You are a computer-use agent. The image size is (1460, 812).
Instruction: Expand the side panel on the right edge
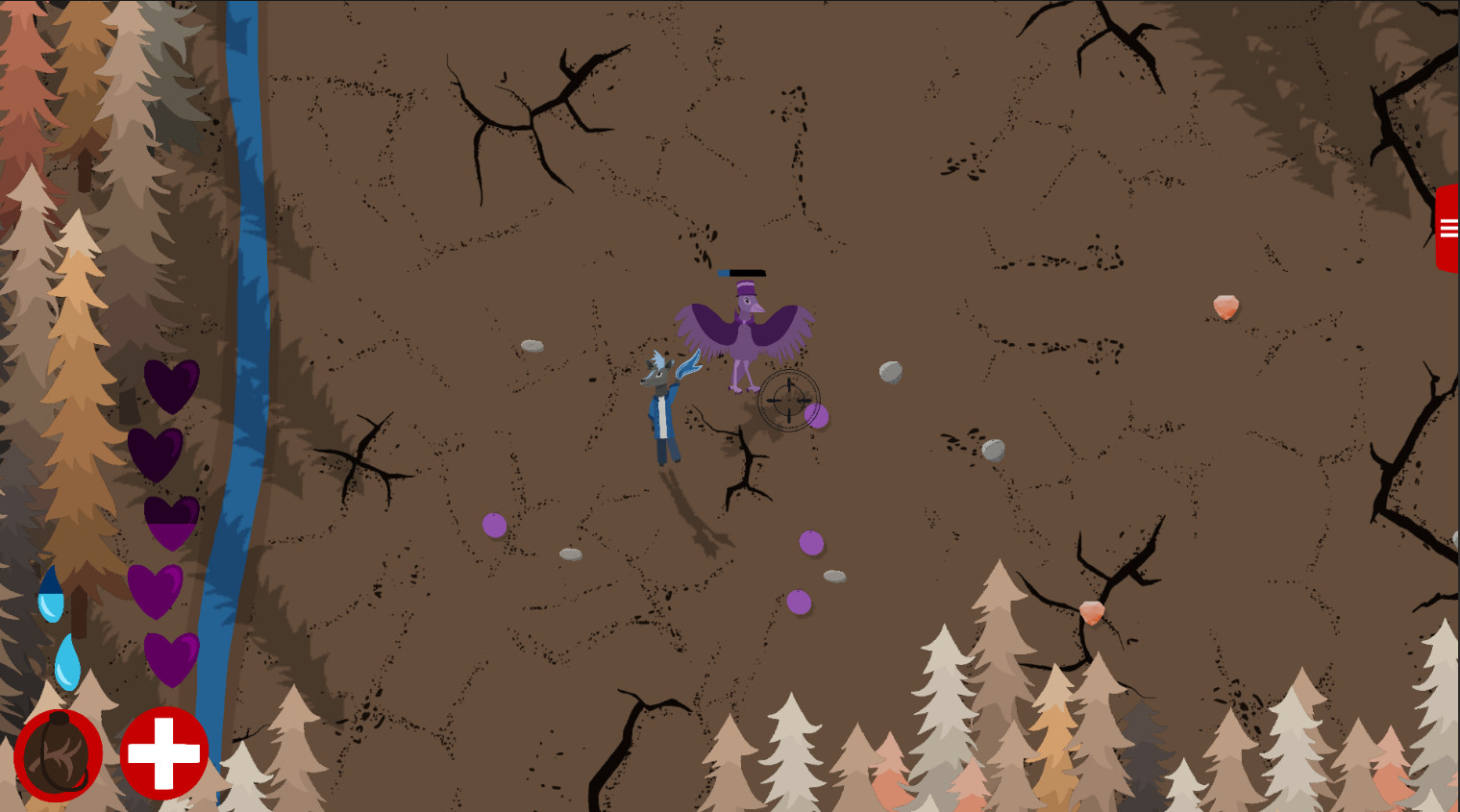pyautogui.click(x=1448, y=226)
